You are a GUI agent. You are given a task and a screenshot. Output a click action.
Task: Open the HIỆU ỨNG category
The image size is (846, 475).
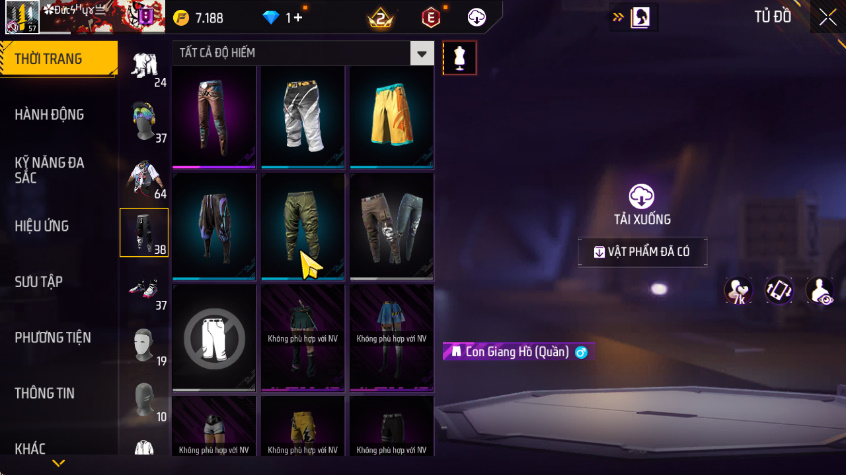point(42,226)
